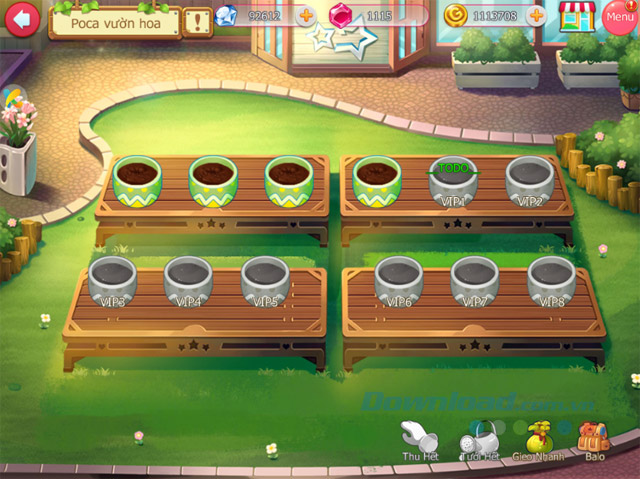Choose the VIP7 flower pot

coord(474,281)
